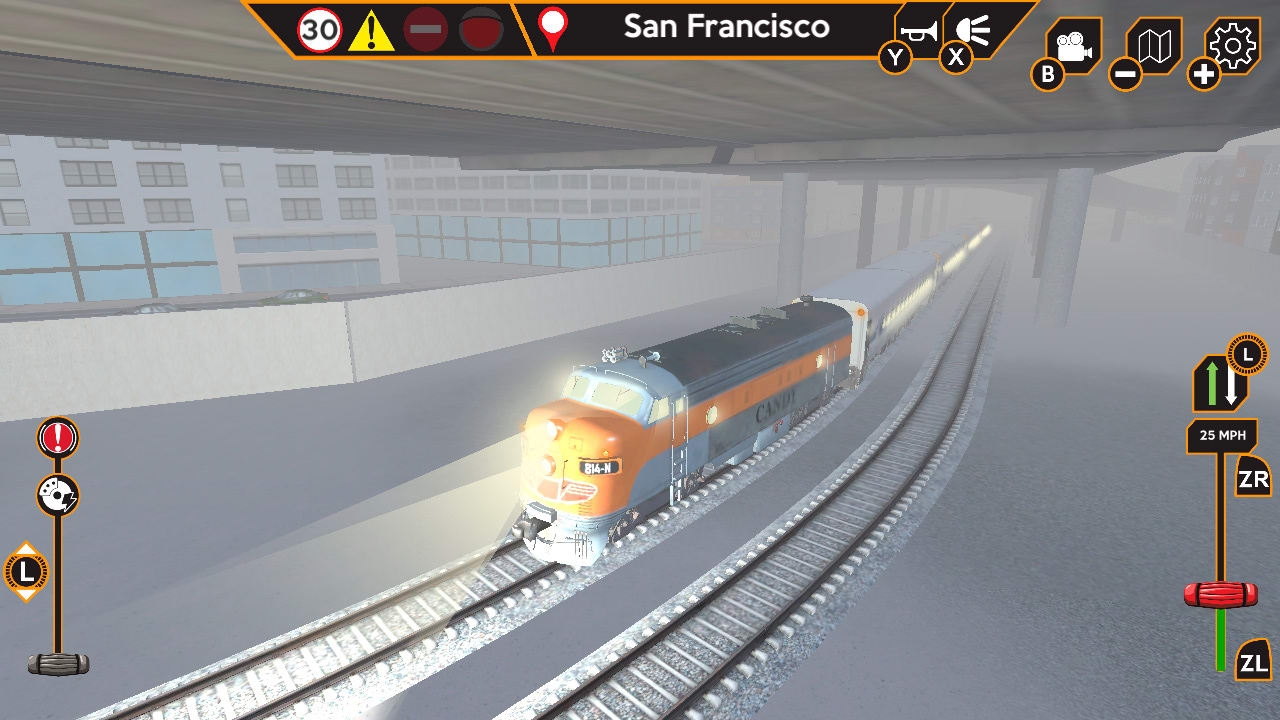Toggle the signal light indicator
Viewport: 1280px width, 720px height.
[480, 27]
